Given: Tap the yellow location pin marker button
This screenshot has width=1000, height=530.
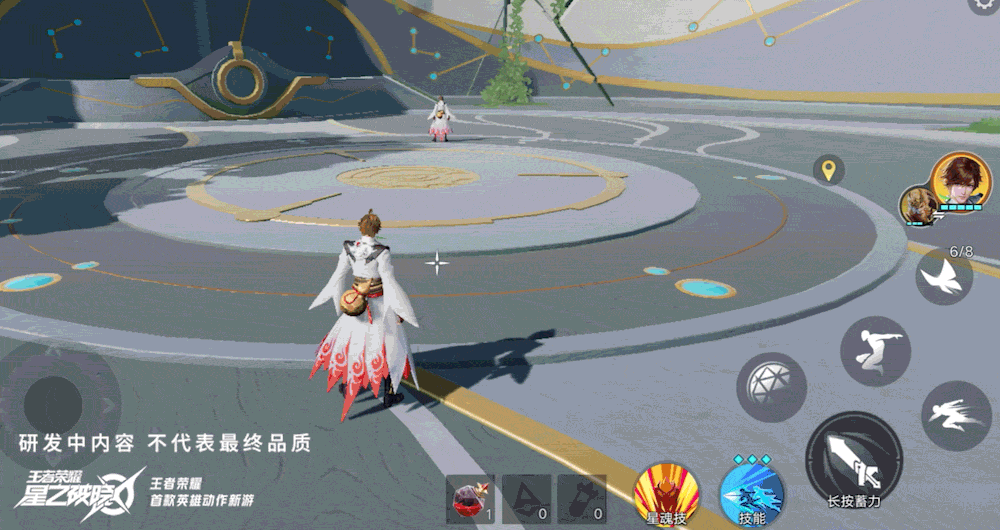Looking at the screenshot, I should [x=828, y=170].
